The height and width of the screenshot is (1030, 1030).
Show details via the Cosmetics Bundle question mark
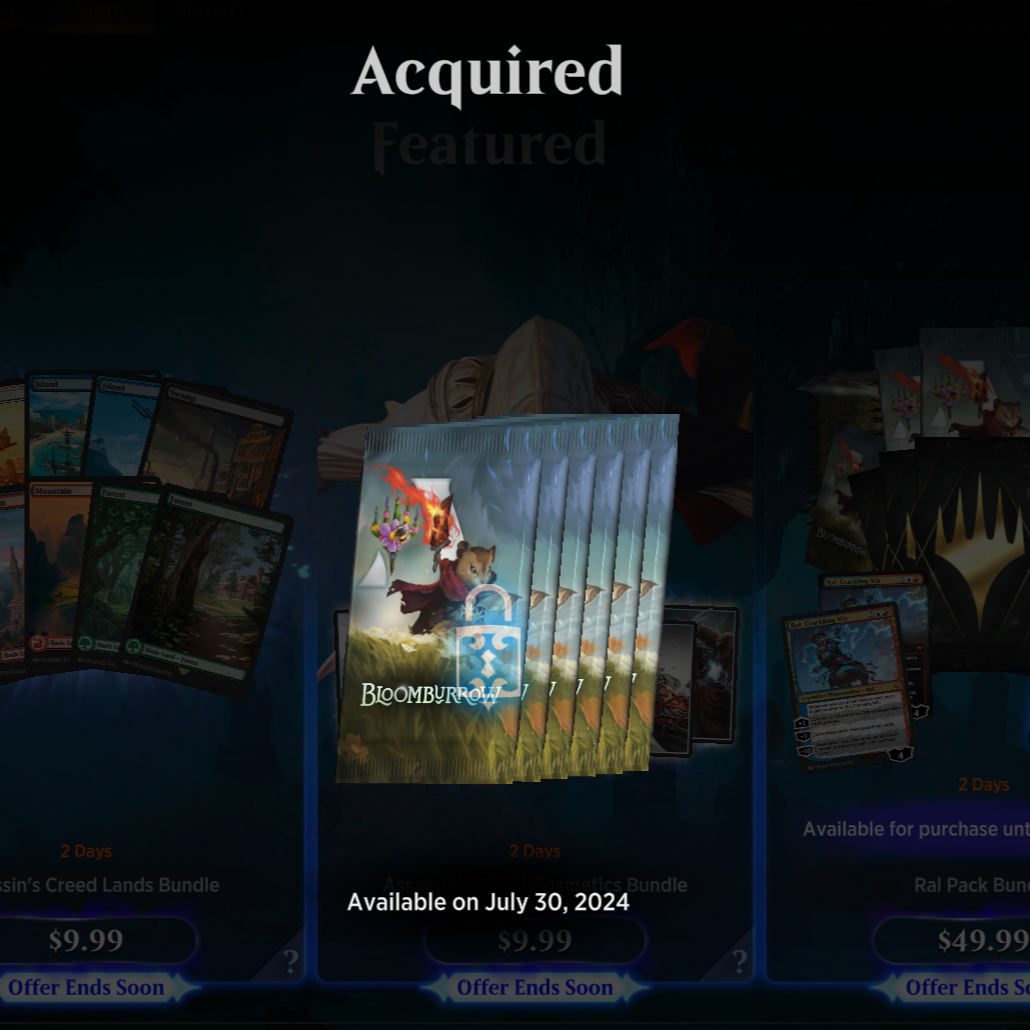click(x=739, y=962)
